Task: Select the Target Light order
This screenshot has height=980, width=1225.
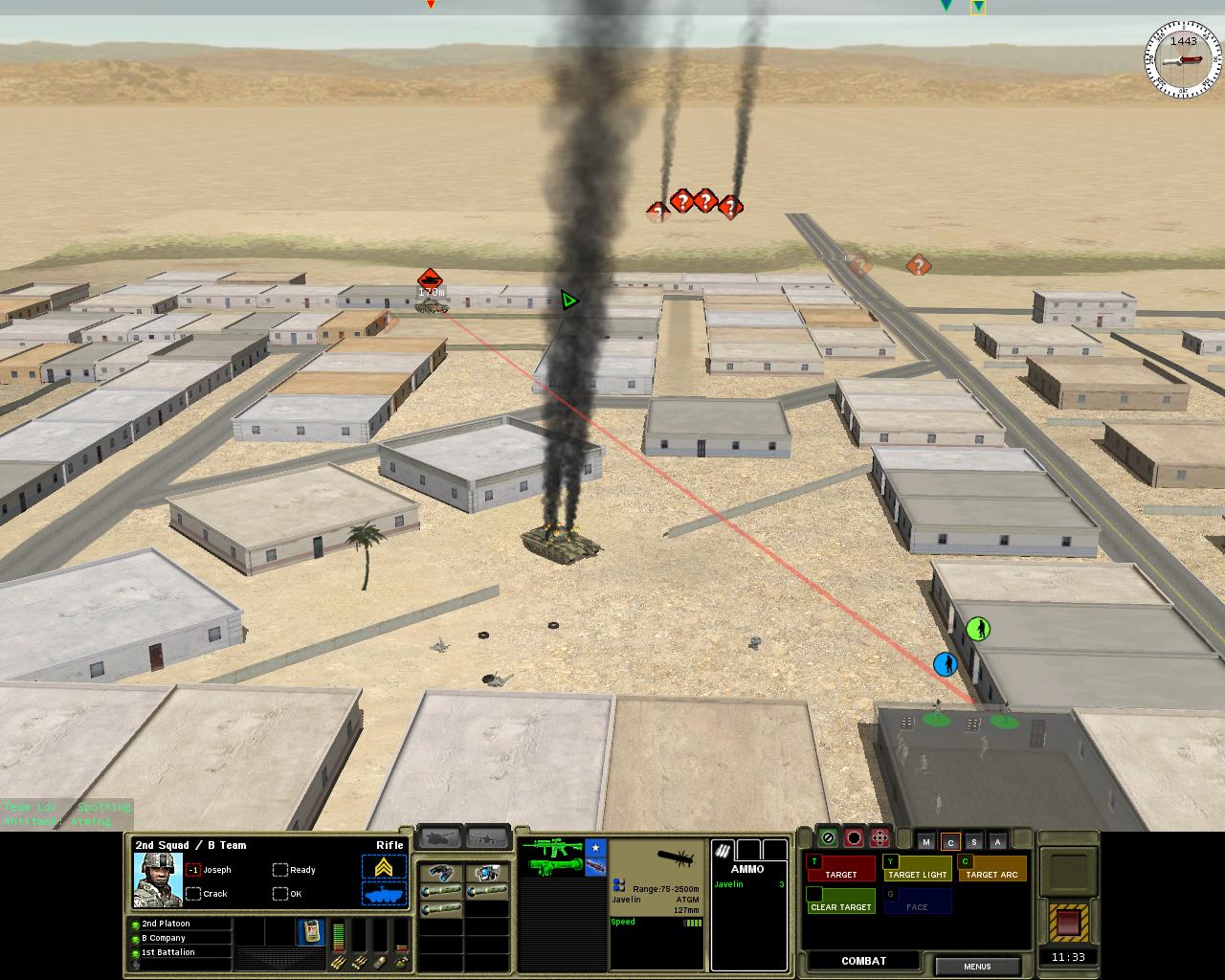Action: [916, 868]
